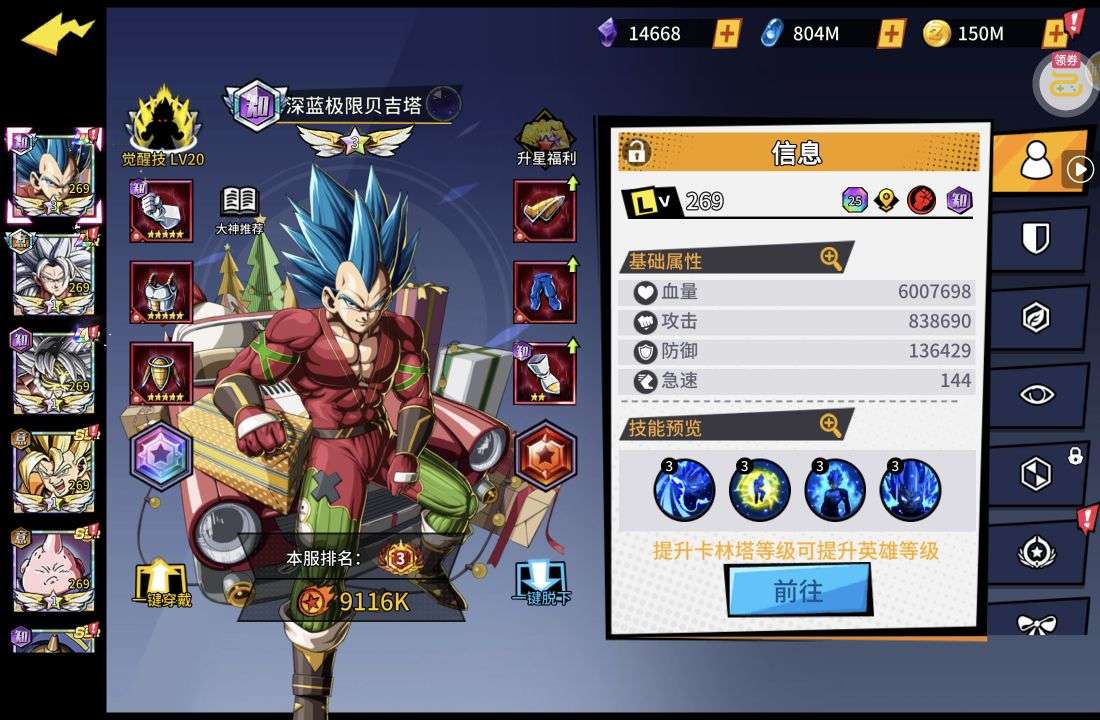Viewport: 1100px width, 720px height.
Task: Open the 觉醒技 LV20 awakening skill
Action: pyautogui.click(x=163, y=127)
